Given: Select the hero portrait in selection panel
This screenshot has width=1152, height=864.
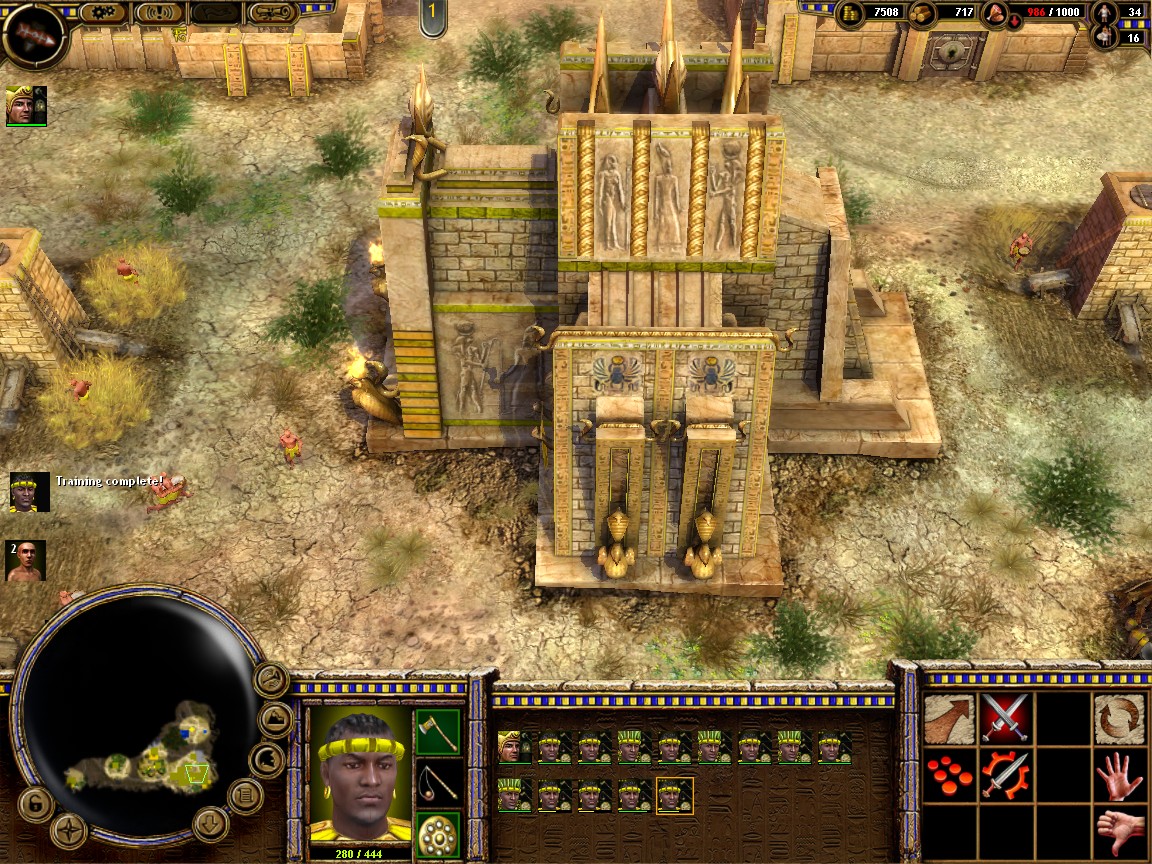Looking at the screenshot, I should tap(511, 747).
